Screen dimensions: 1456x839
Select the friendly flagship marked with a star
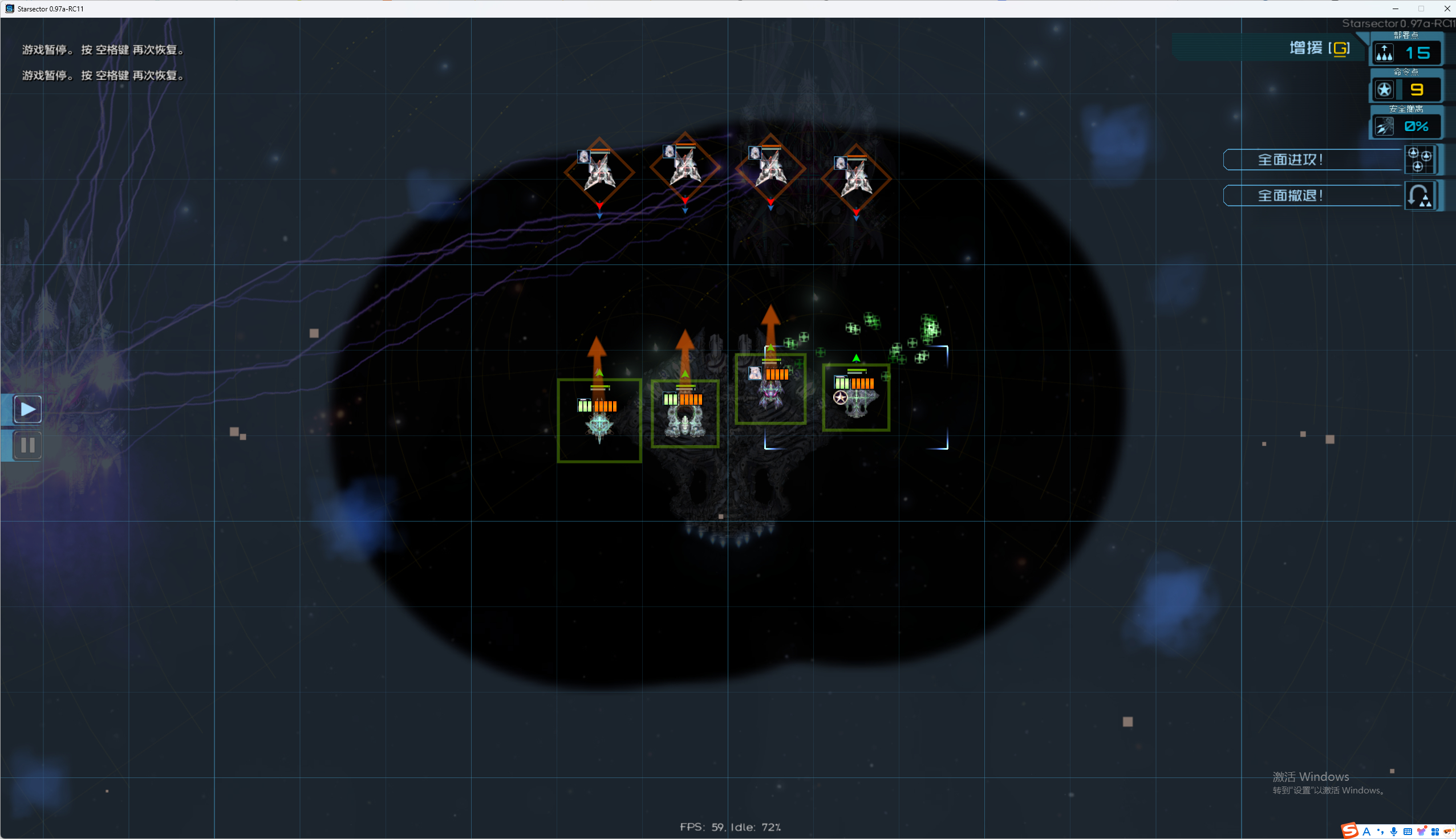(x=856, y=398)
